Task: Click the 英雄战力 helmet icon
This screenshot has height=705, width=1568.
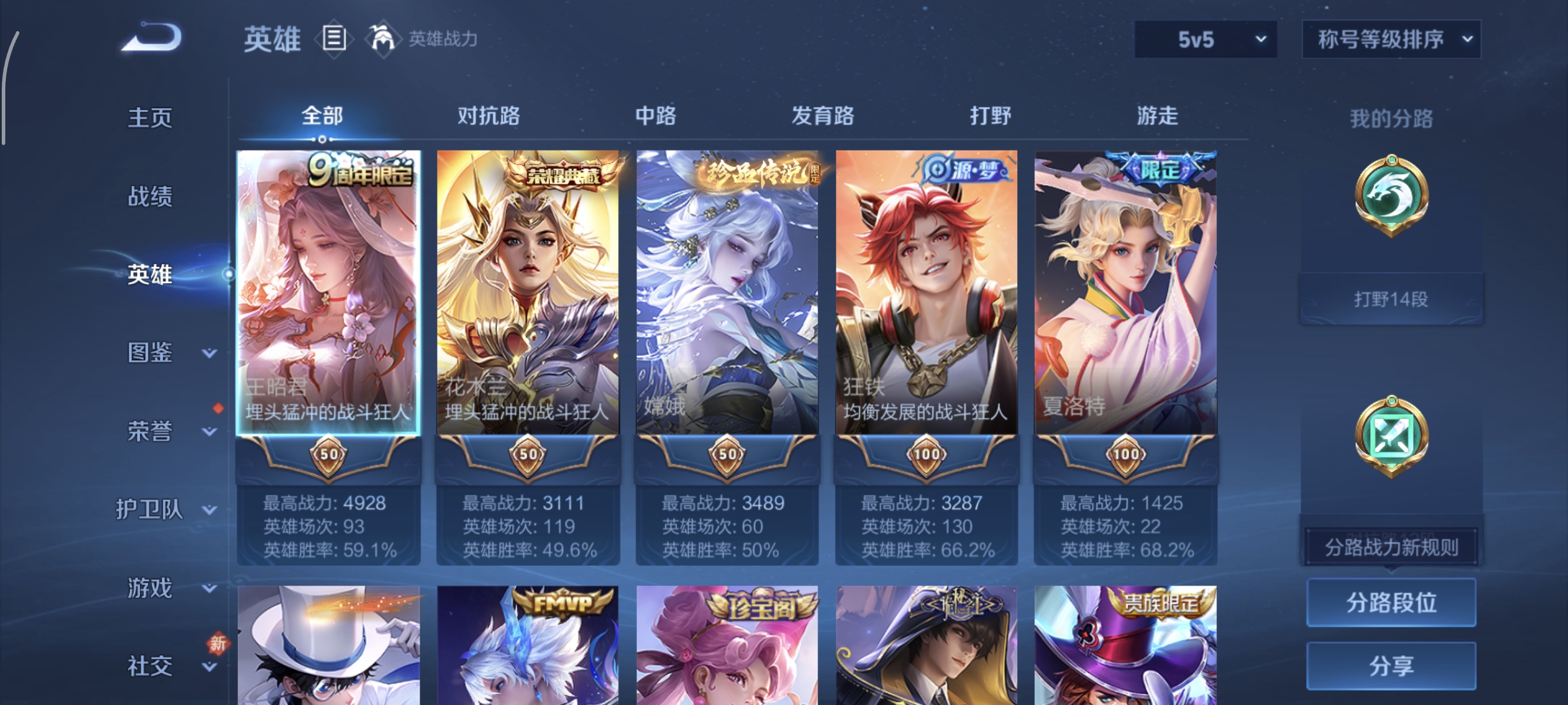Action: pos(383,38)
